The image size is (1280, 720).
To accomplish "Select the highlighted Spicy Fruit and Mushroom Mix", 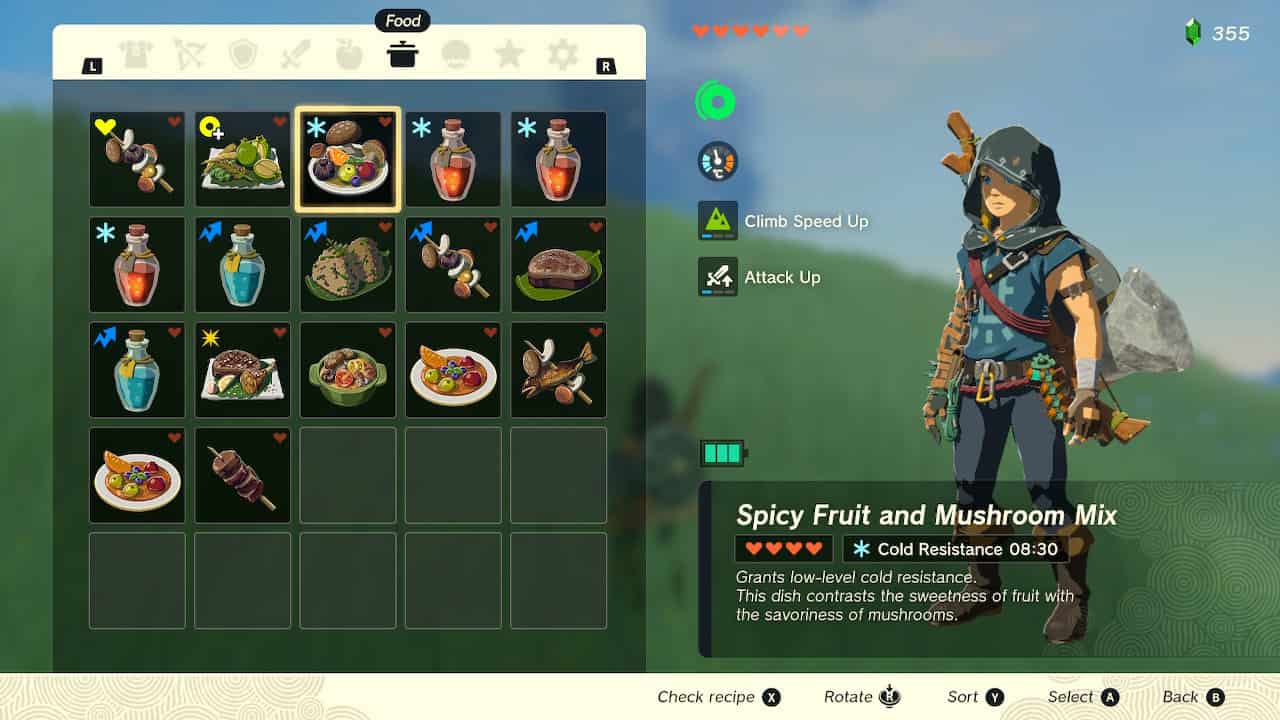I will [347, 159].
